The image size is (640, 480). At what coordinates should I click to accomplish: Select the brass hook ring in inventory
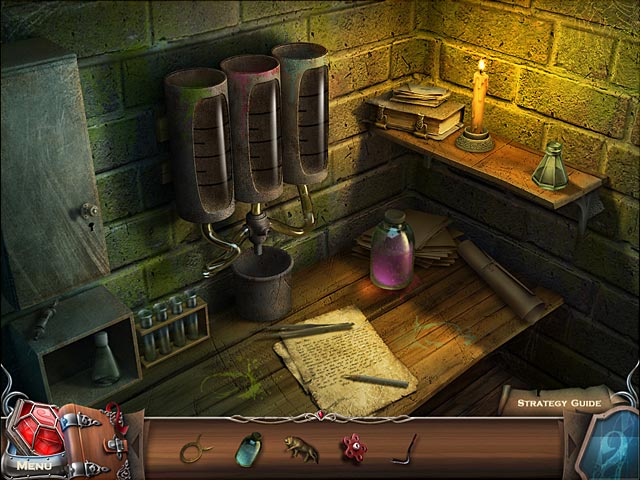click(x=192, y=449)
